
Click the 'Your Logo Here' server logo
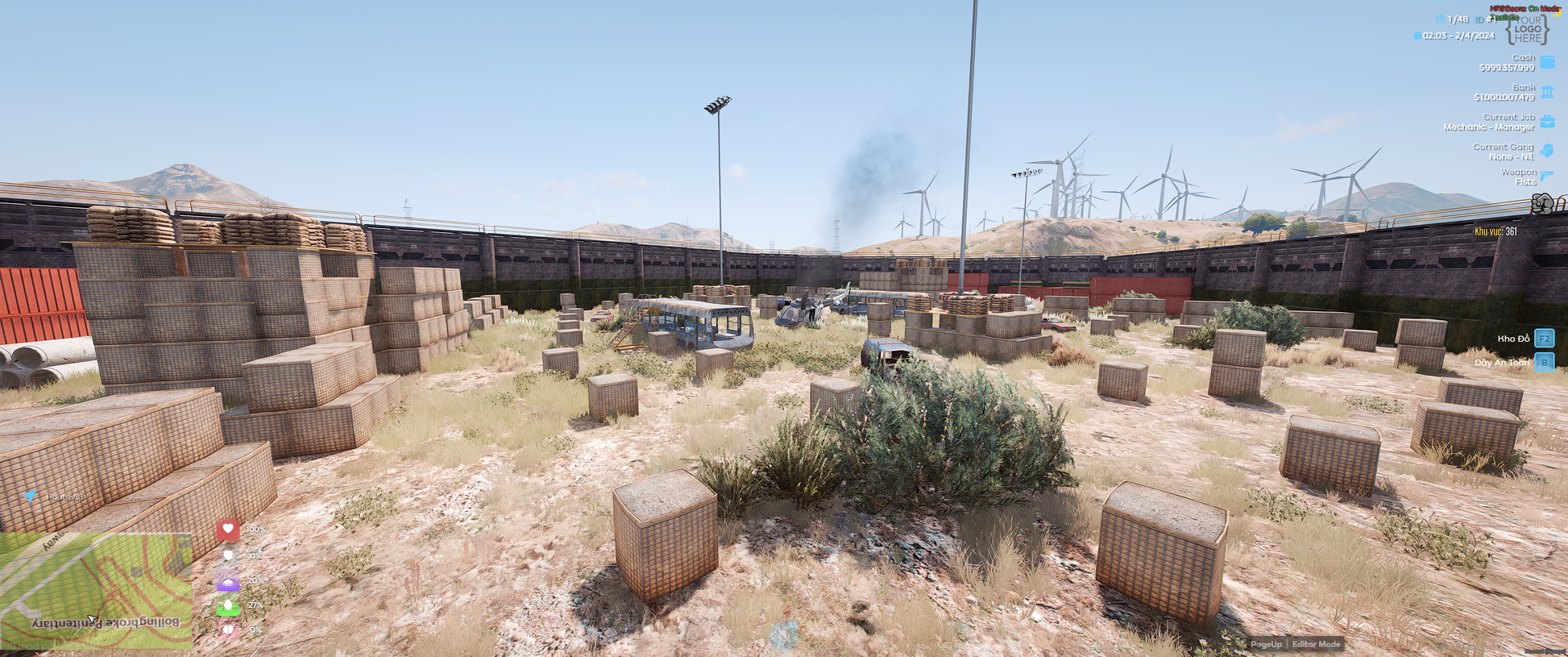coord(1527,30)
